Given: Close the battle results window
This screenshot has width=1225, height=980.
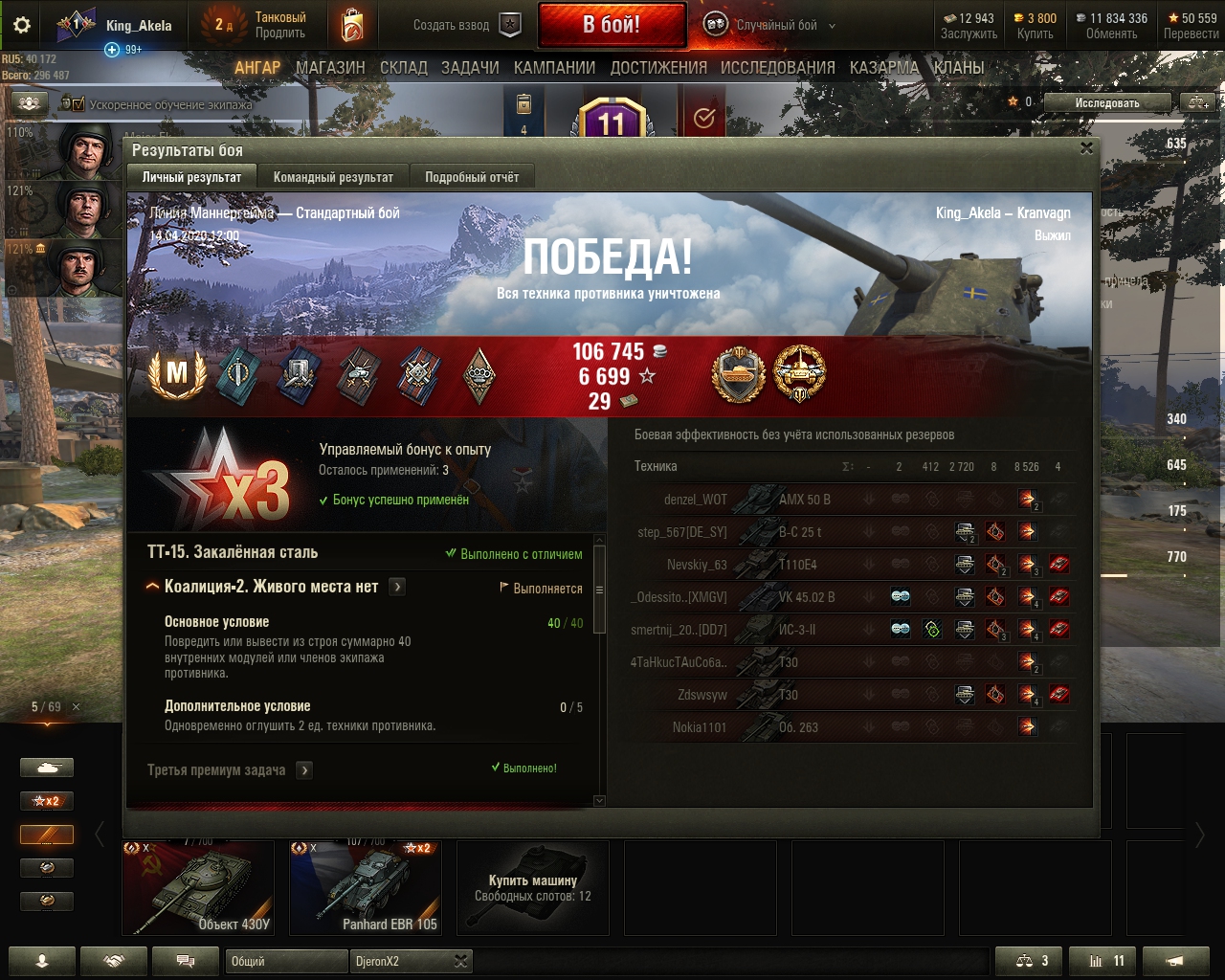Looking at the screenshot, I should 1086,148.
